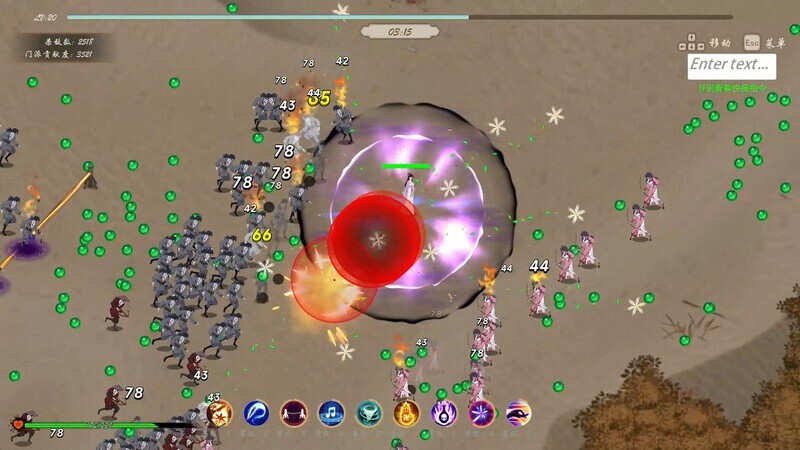Activate the orange starburst skill icon
Viewport: 800px width, 450px height.
pyautogui.click(x=220, y=411)
